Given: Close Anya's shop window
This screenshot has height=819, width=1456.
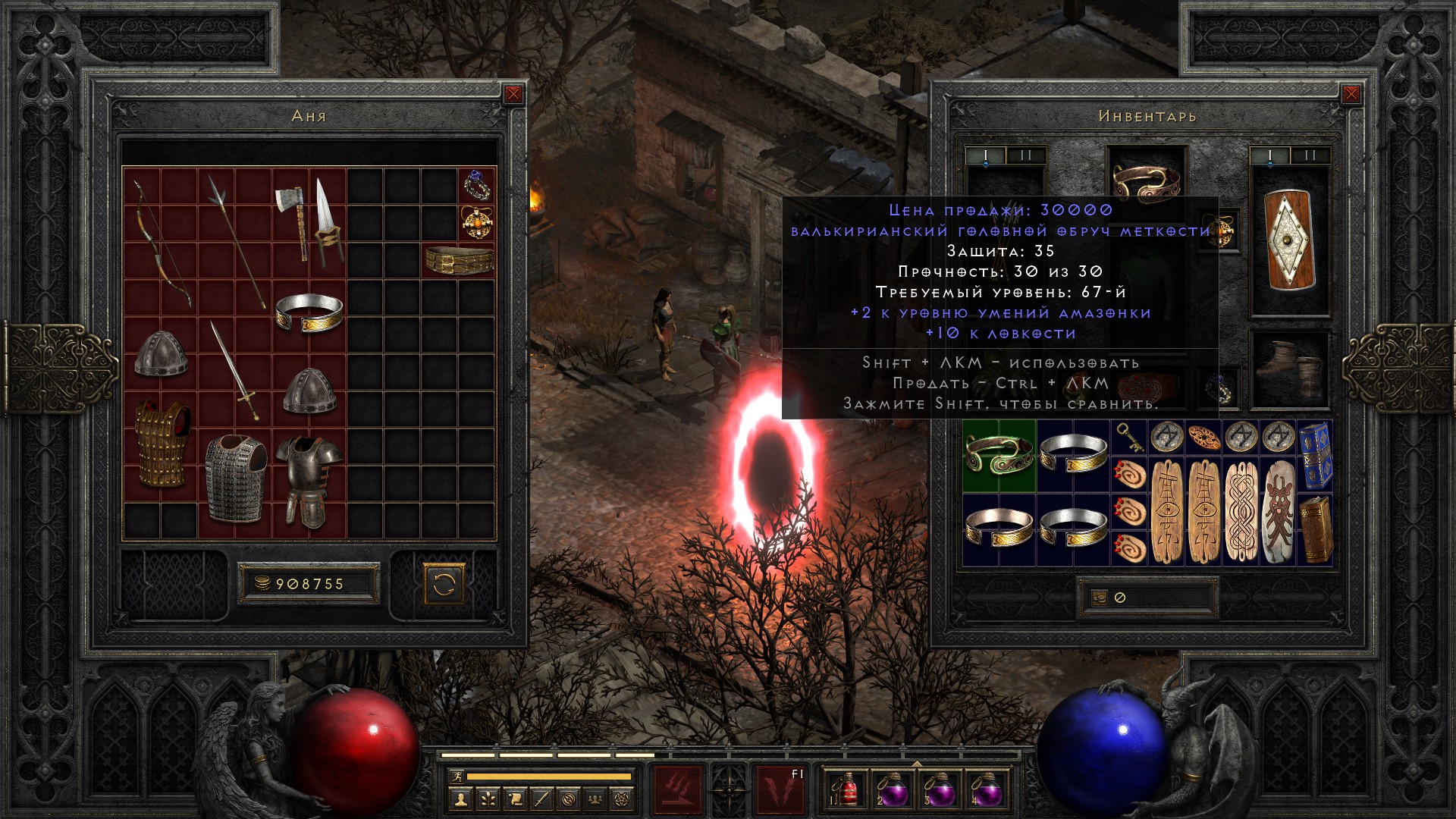Looking at the screenshot, I should click(x=513, y=94).
